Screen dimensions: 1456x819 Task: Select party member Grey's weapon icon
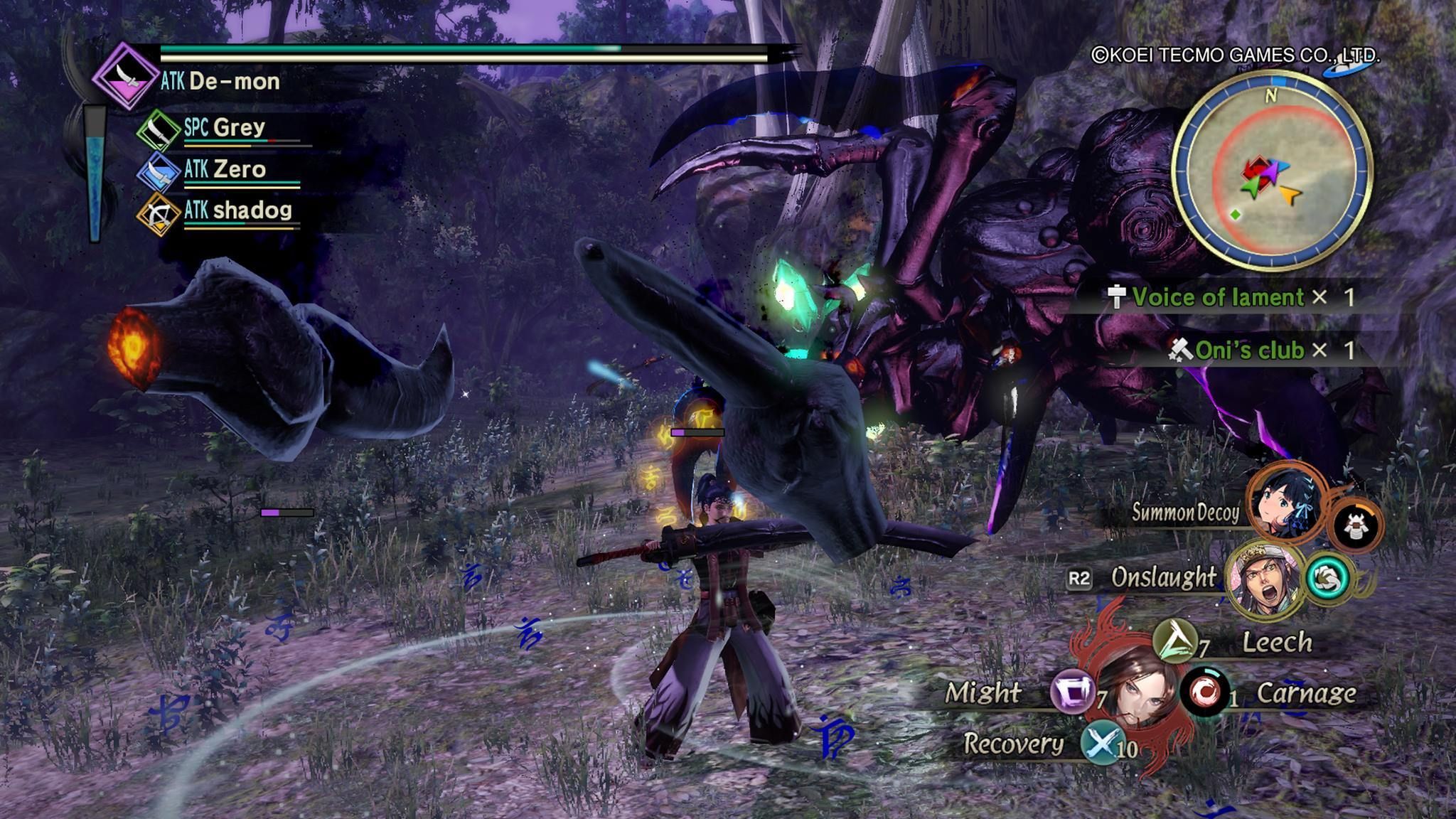click(x=159, y=130)
